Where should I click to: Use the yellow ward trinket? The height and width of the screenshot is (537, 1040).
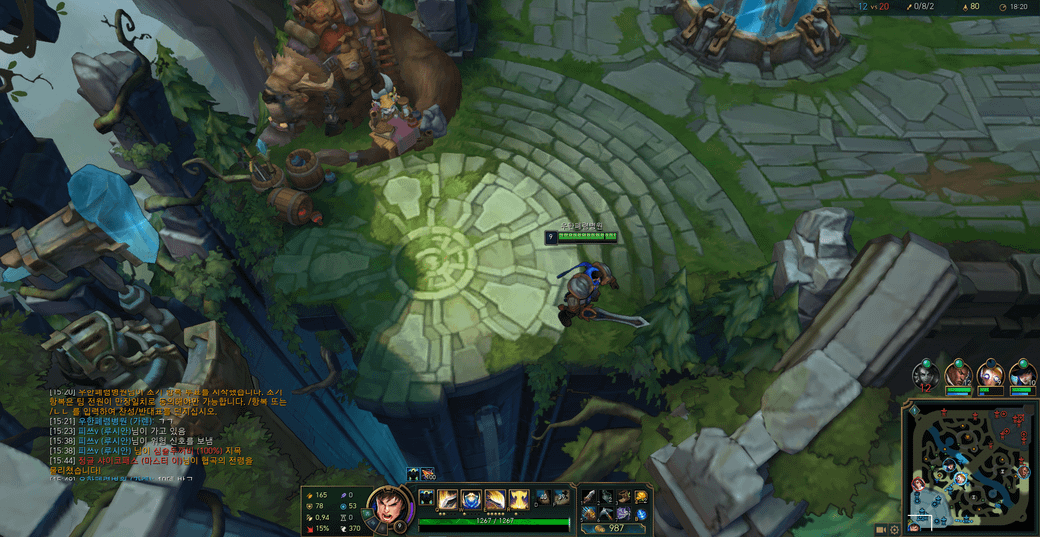click(x=642, y=496)
